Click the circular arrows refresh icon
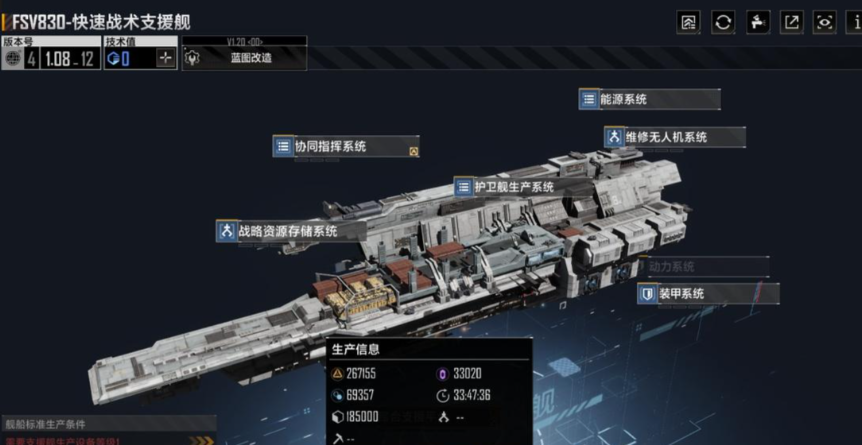The image size is (862, 445). (723, 22)
